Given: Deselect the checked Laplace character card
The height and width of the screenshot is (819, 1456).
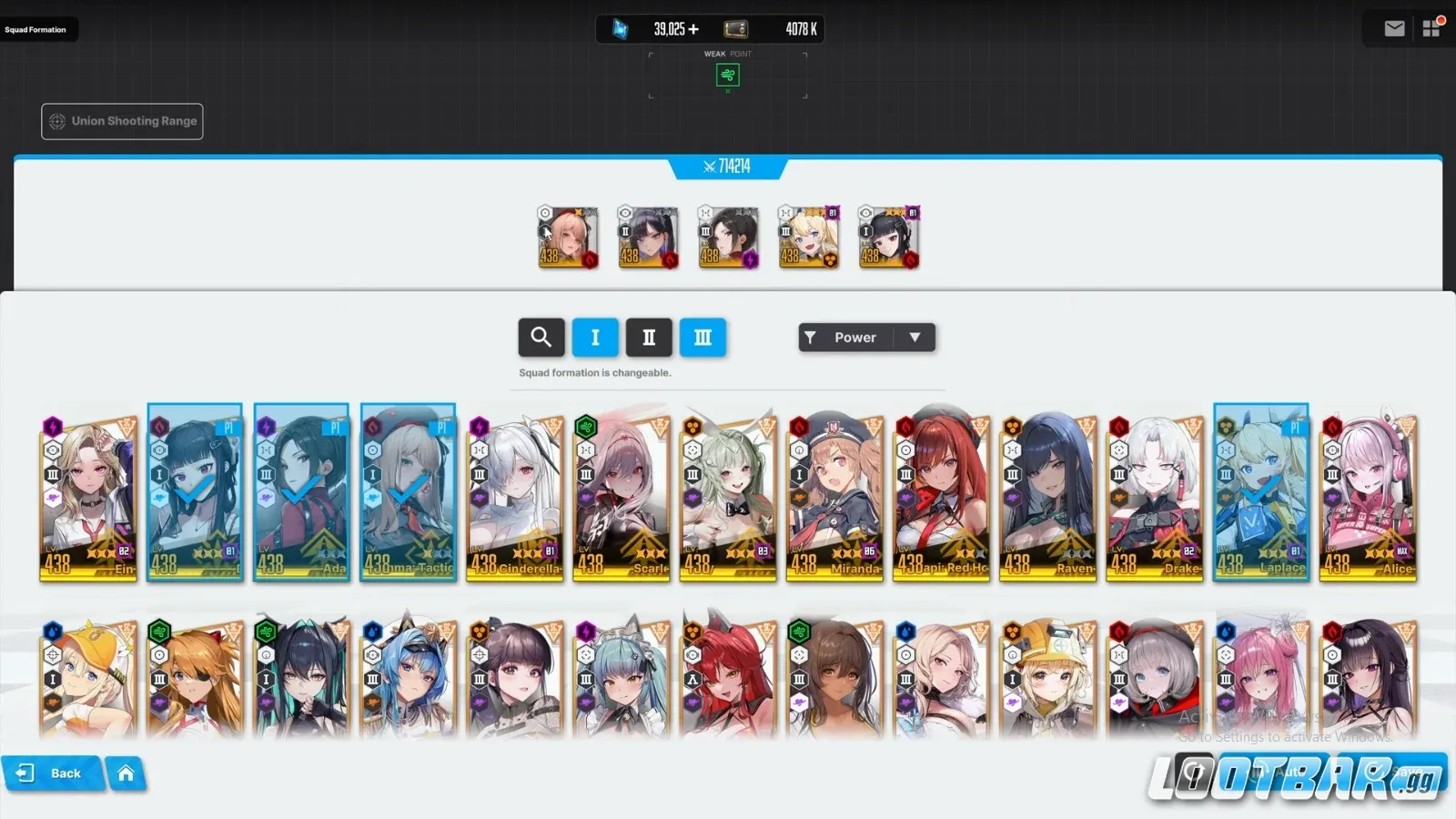Looking at the screenshot, I should [1261, 491].
